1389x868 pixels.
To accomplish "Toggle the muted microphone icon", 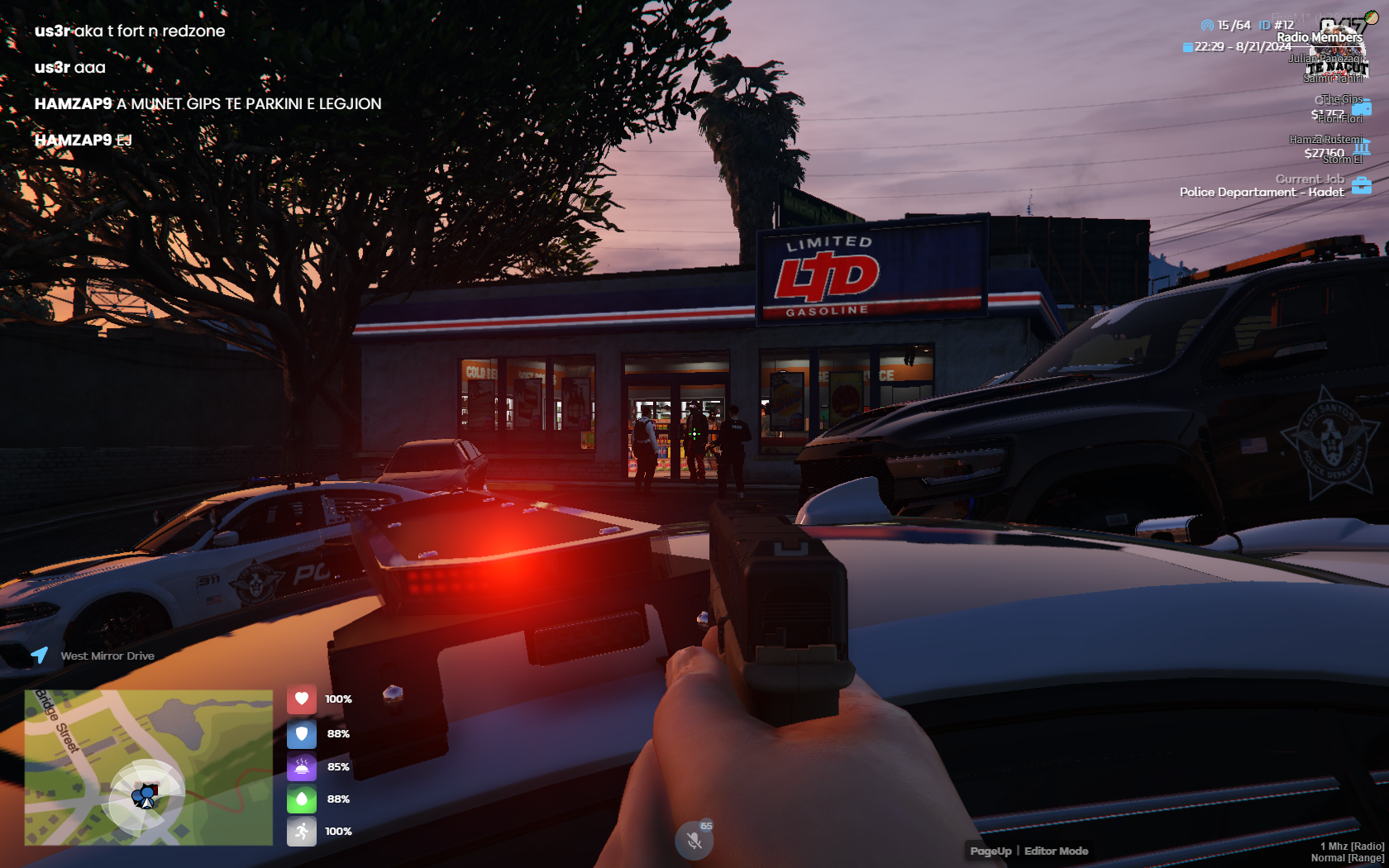I will coord(694,841).
